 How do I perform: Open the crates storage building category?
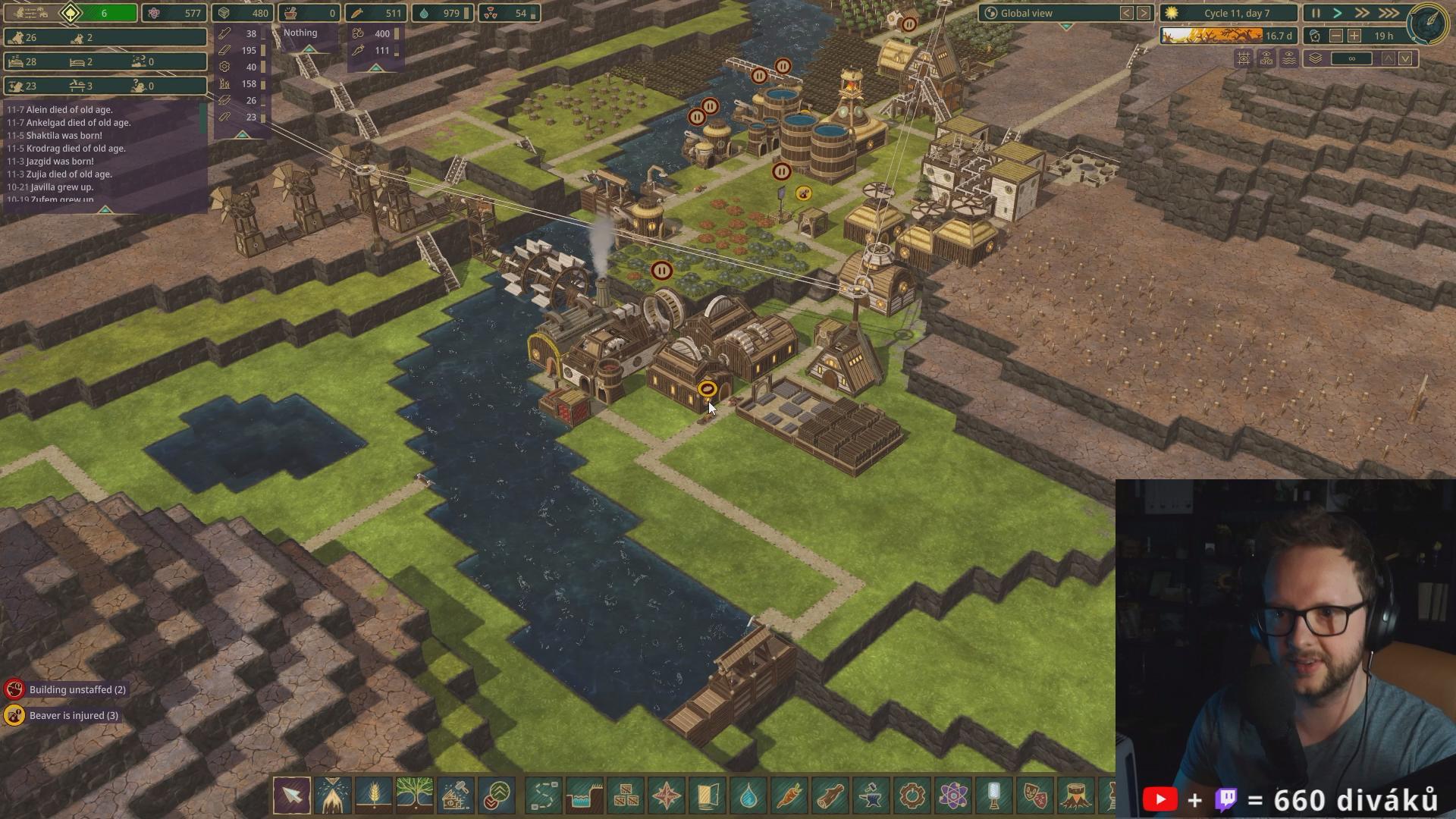tap(626, 795)
